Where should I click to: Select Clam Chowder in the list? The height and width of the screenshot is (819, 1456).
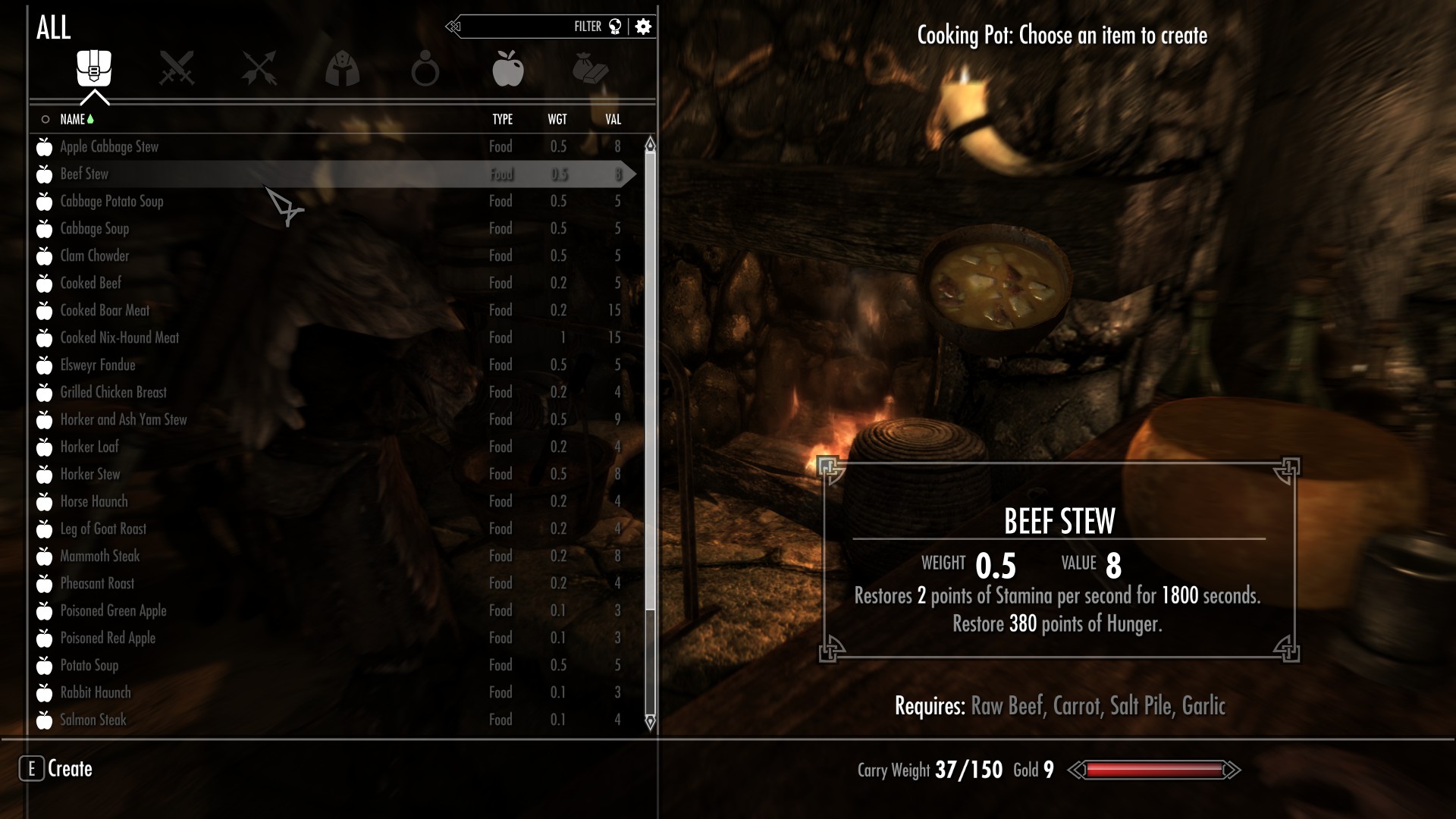(x=95, y=256)
